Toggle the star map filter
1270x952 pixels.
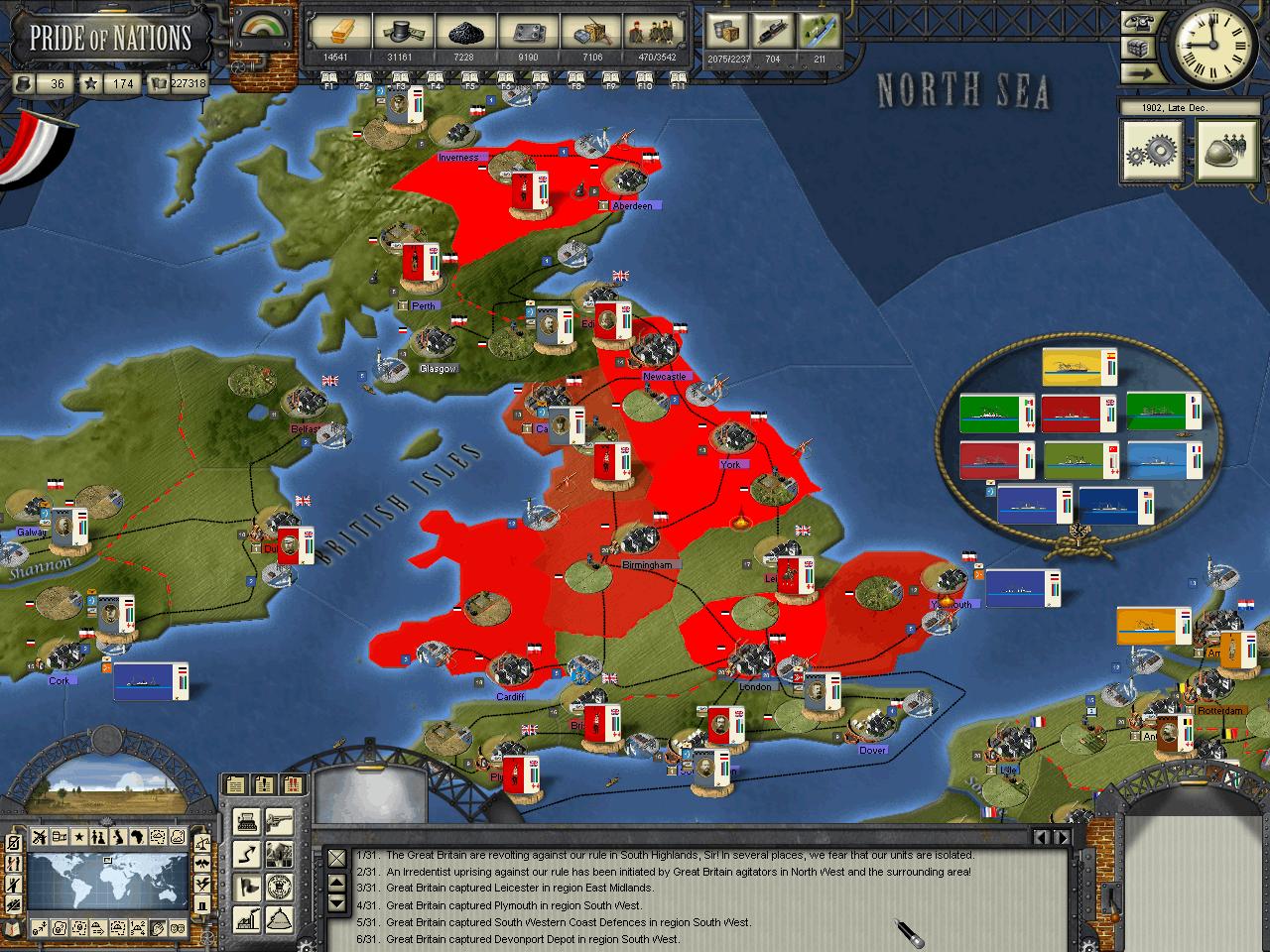[78, 838]
